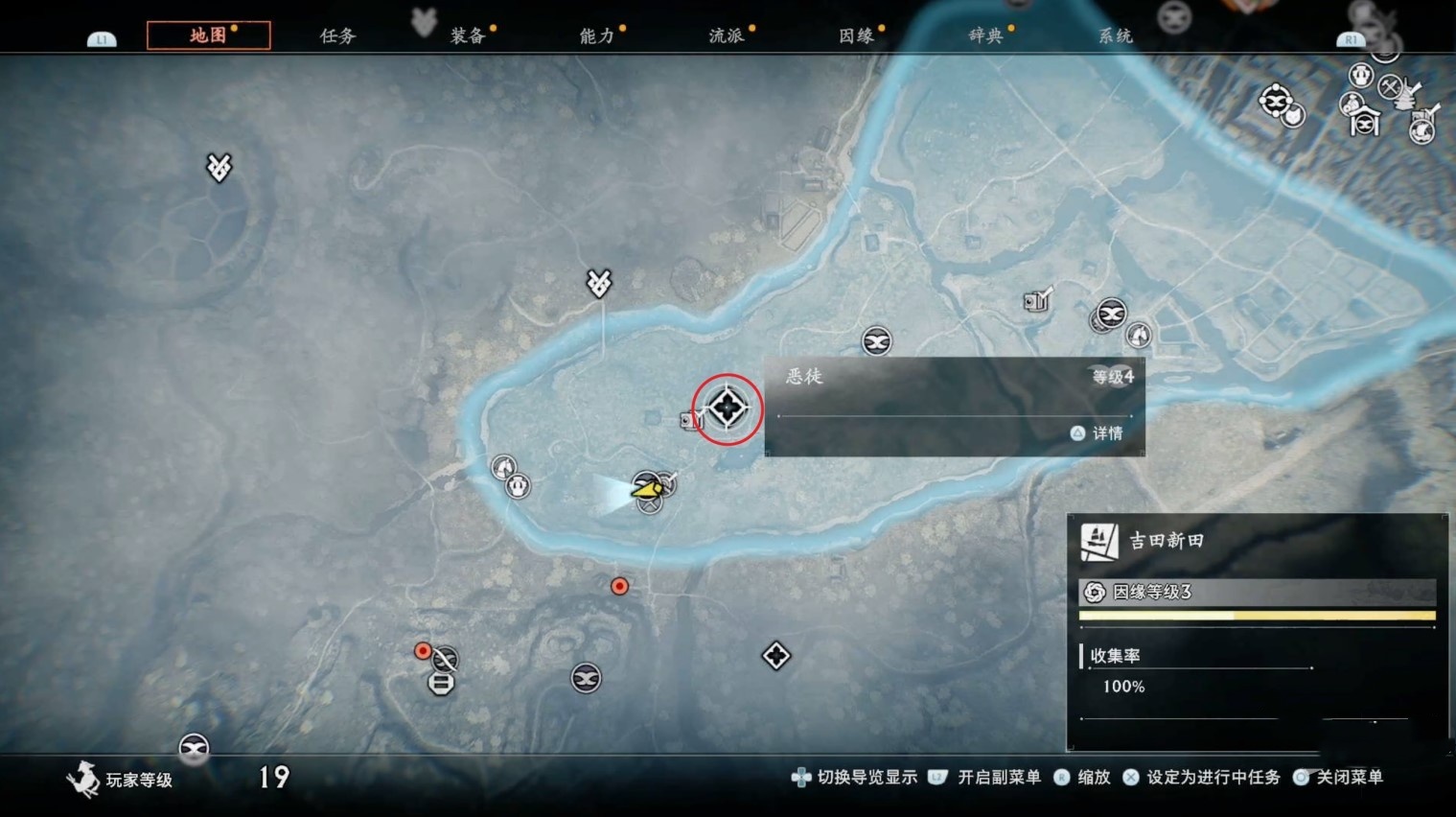
Task: Select the yellow player position arrow
Action: (647, 489)
